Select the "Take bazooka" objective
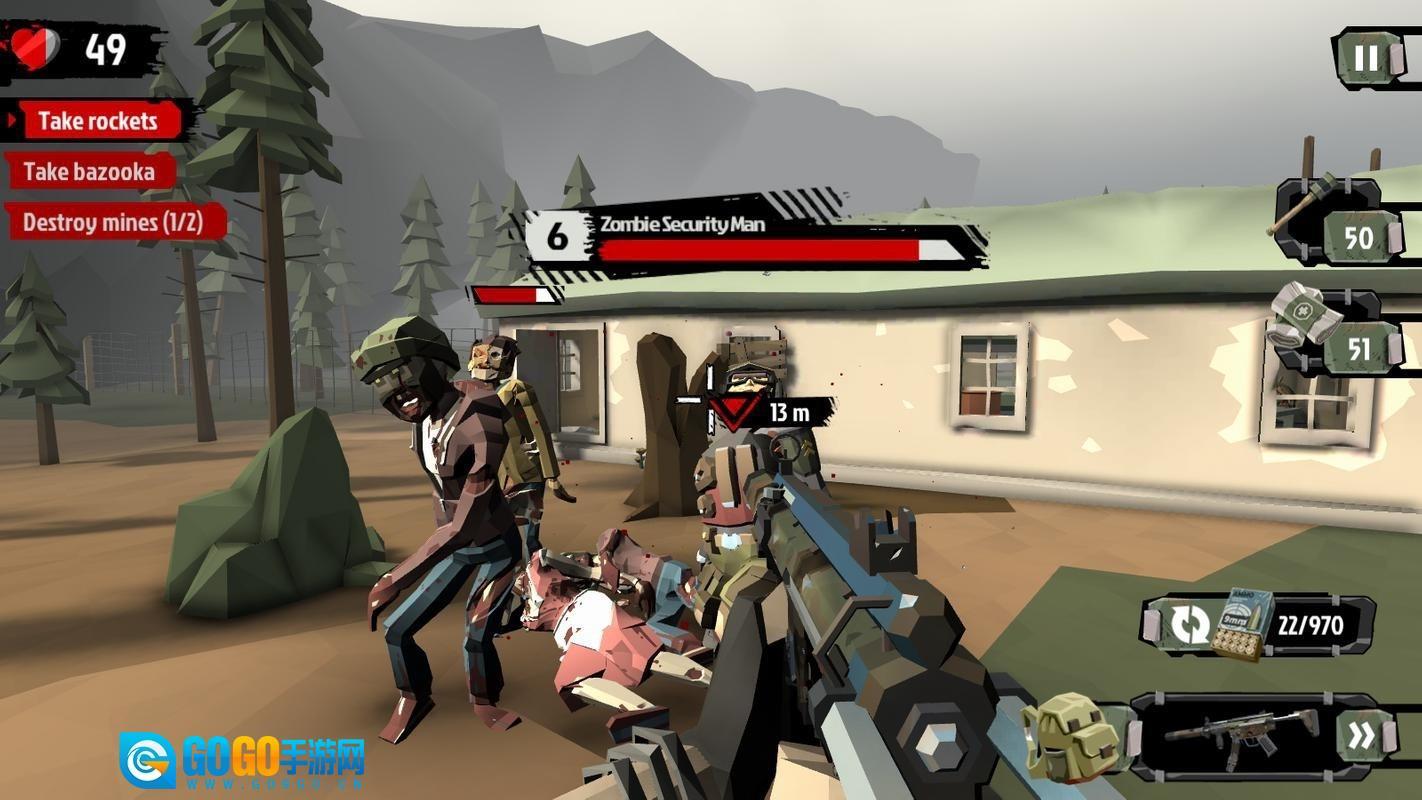Screen dimensions: 1422x800 [x=89, y=171]
